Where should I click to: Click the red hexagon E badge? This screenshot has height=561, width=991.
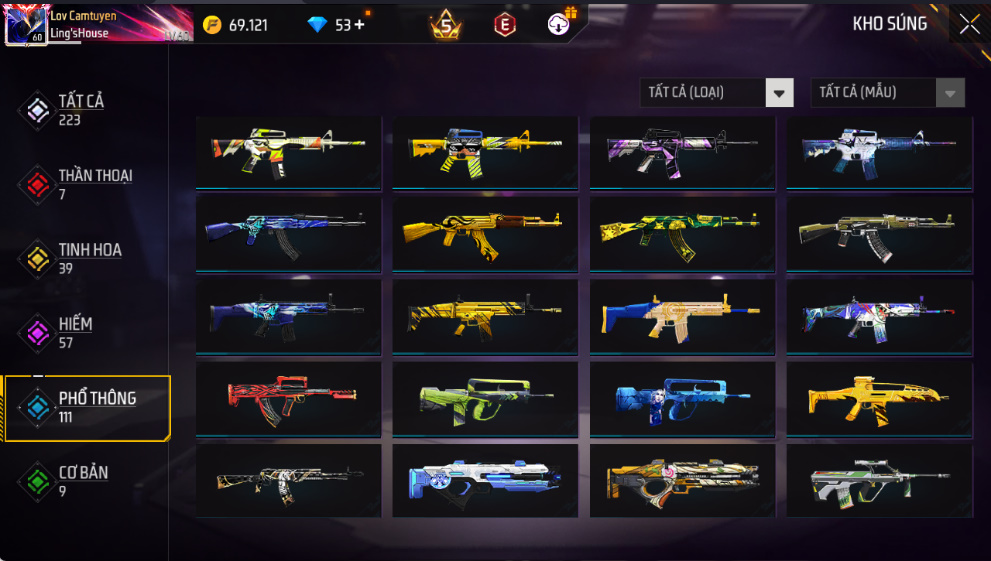click(x=505, y=25)
